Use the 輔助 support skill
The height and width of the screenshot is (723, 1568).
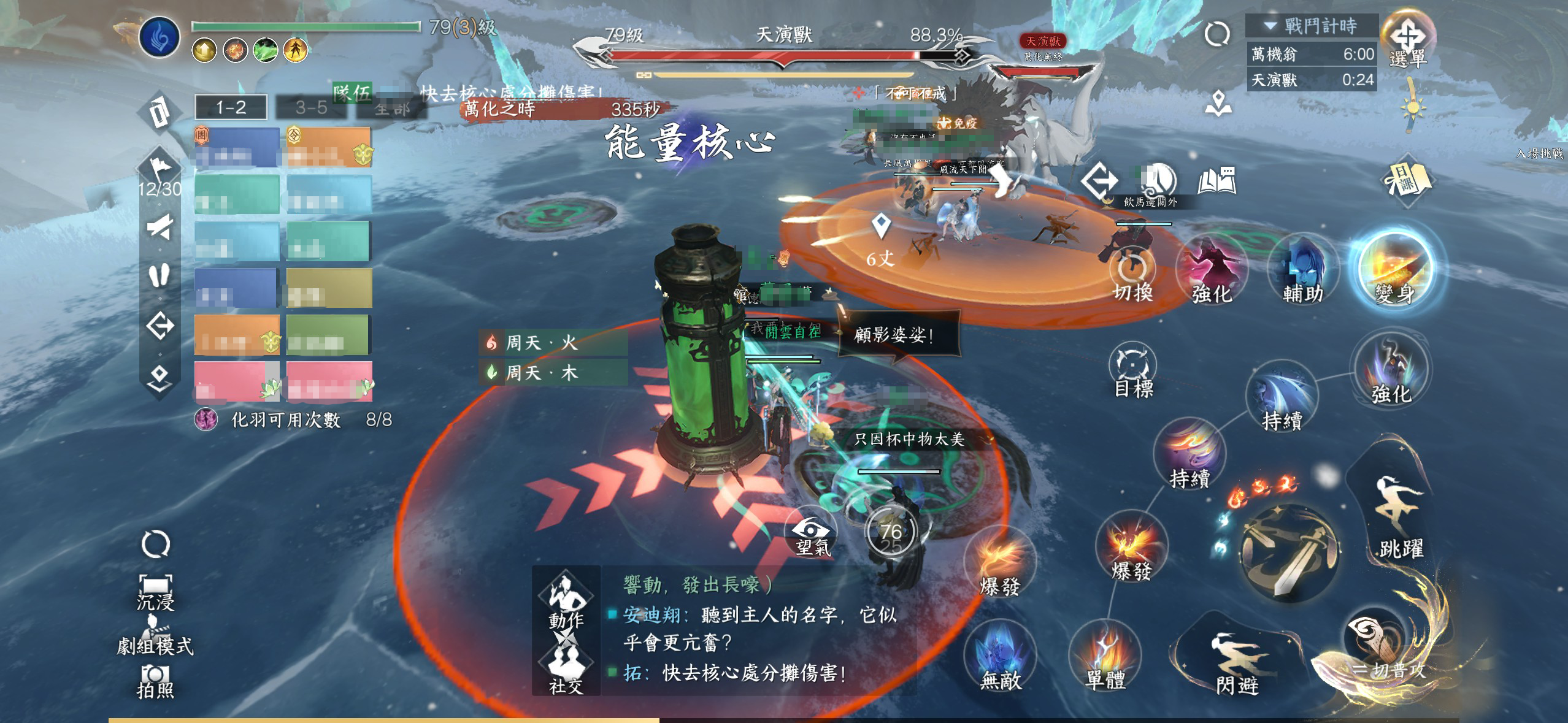tap(1302, 273)
